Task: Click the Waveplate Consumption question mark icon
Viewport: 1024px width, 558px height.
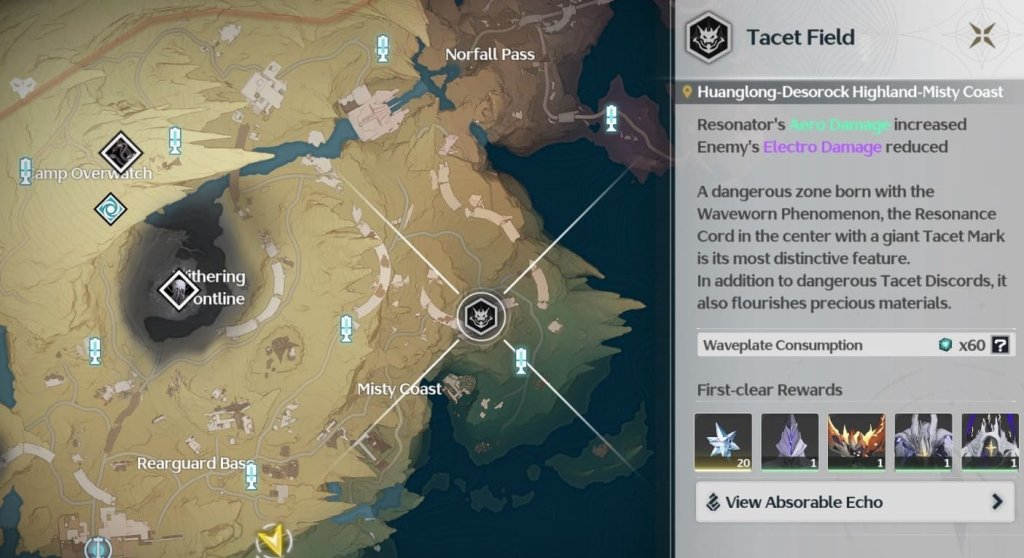Action: 998,345
